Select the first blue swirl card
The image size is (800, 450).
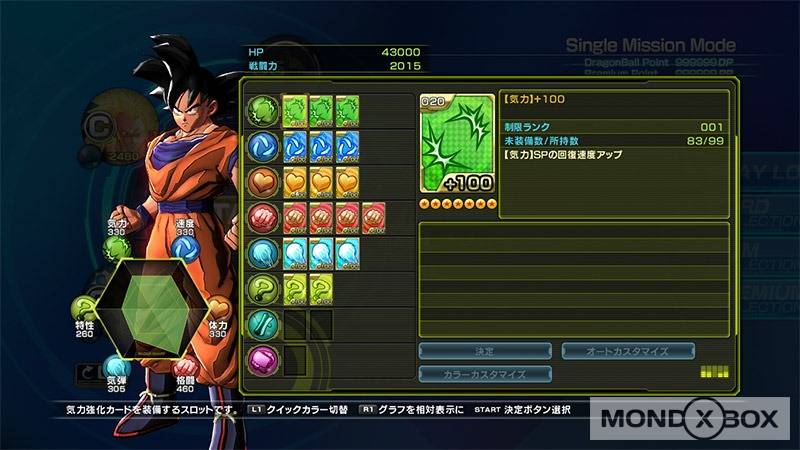[295, 145]
